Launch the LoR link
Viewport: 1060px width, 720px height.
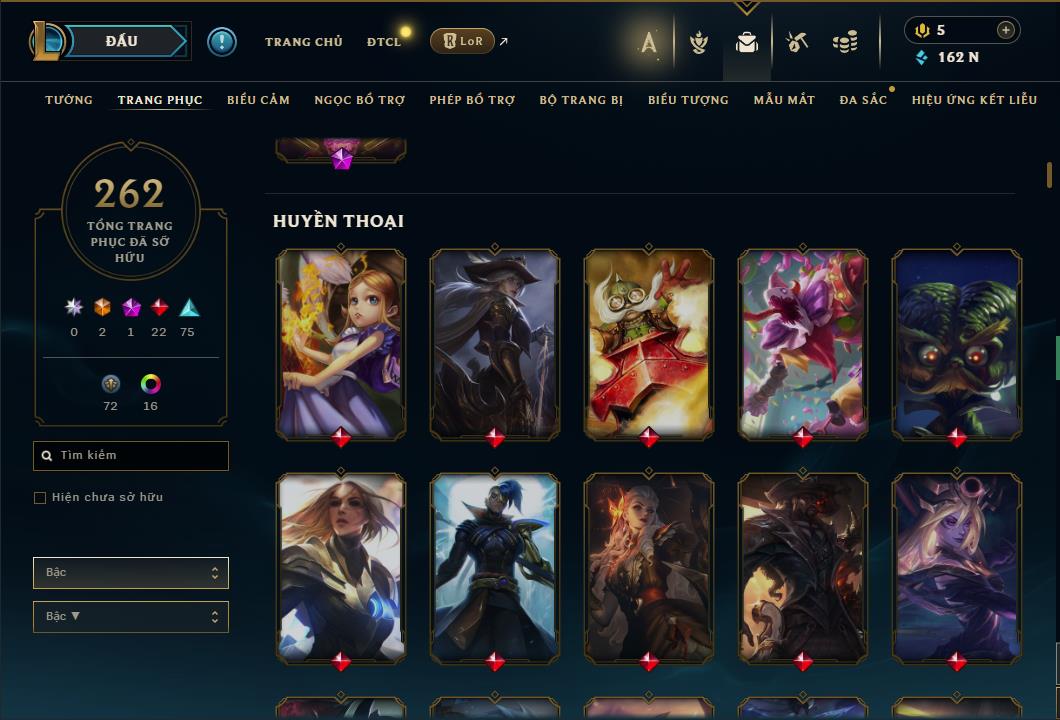coord(463,41)
